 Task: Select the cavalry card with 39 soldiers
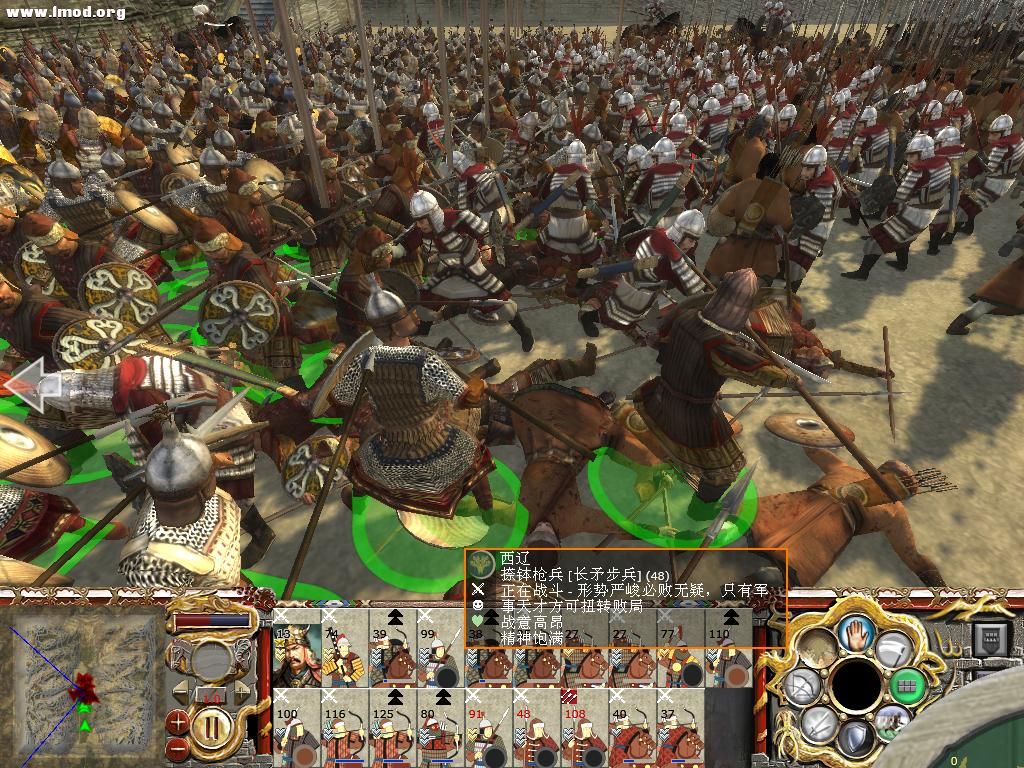click(393, 652)
